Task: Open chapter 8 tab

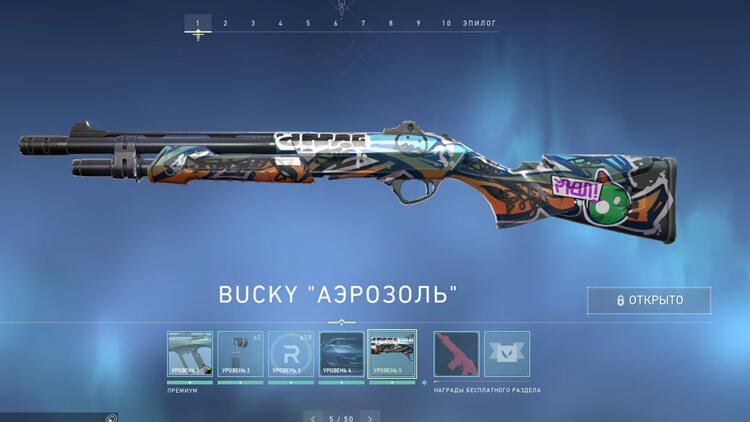Action: click(x=391, y=23)
